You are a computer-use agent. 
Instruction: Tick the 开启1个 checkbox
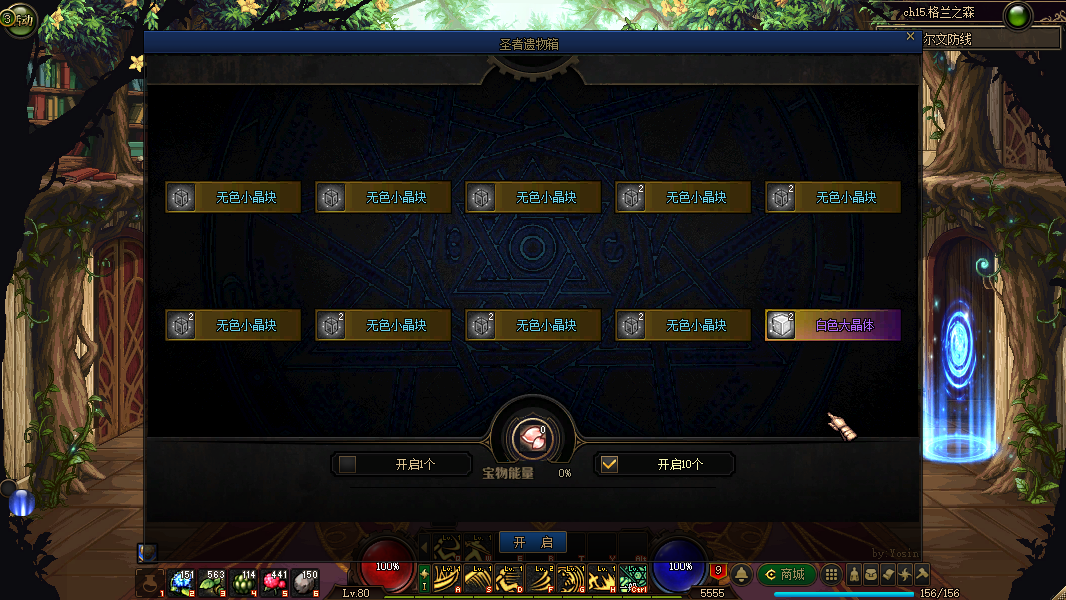click(348, 464)
